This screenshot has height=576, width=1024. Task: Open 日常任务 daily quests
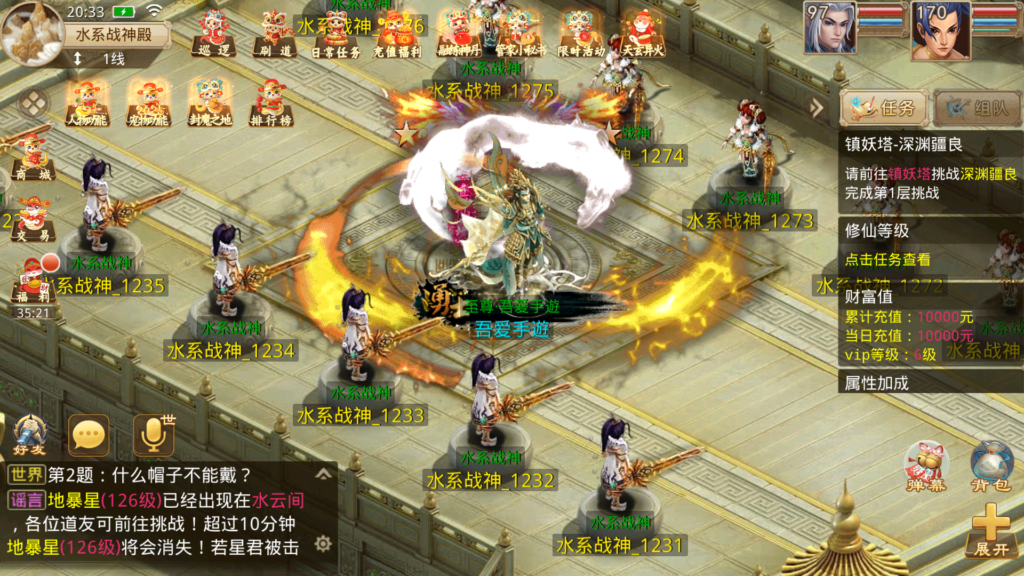pos(336,33)
